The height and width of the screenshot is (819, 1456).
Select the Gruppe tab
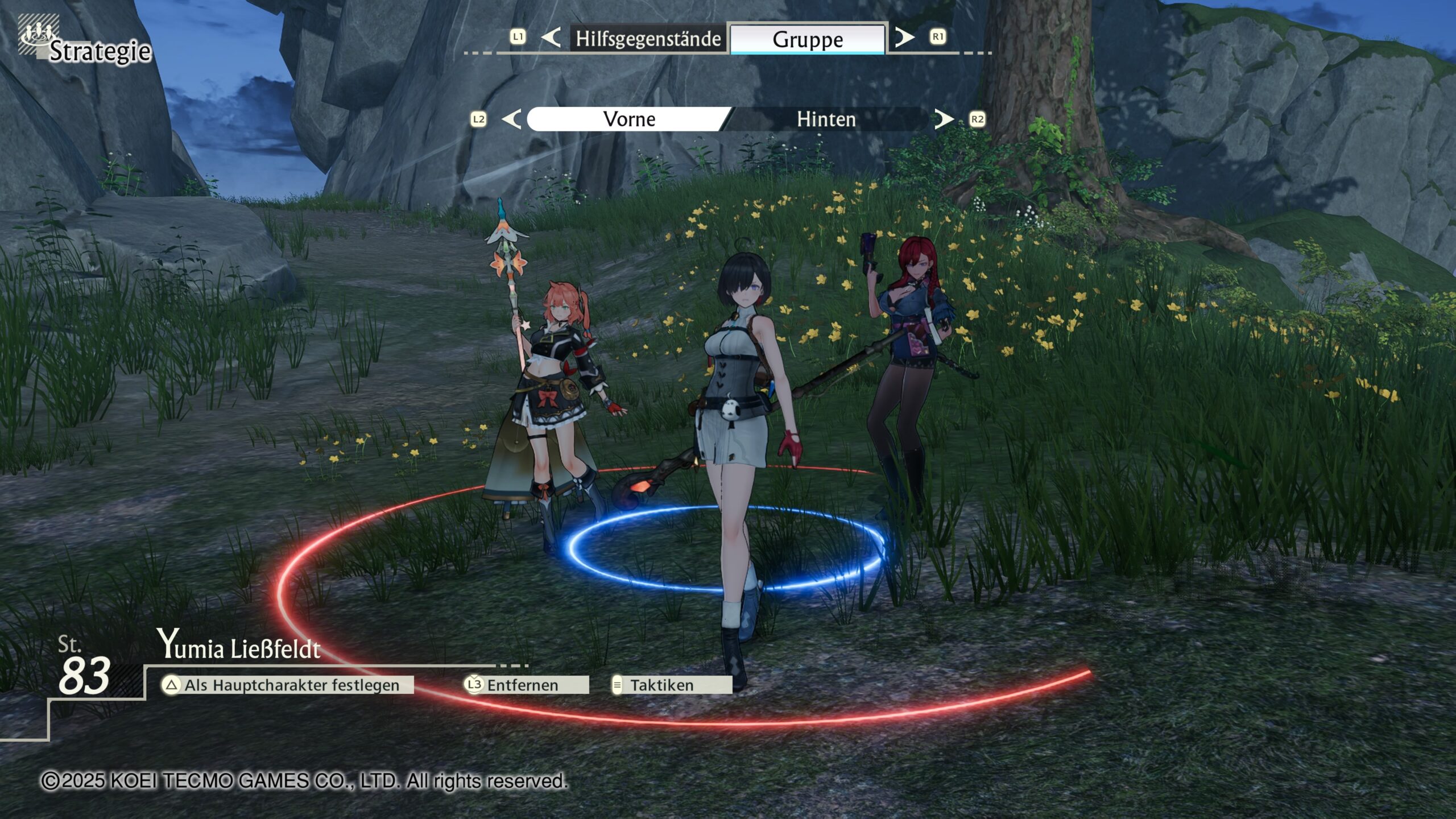(807, 39)
